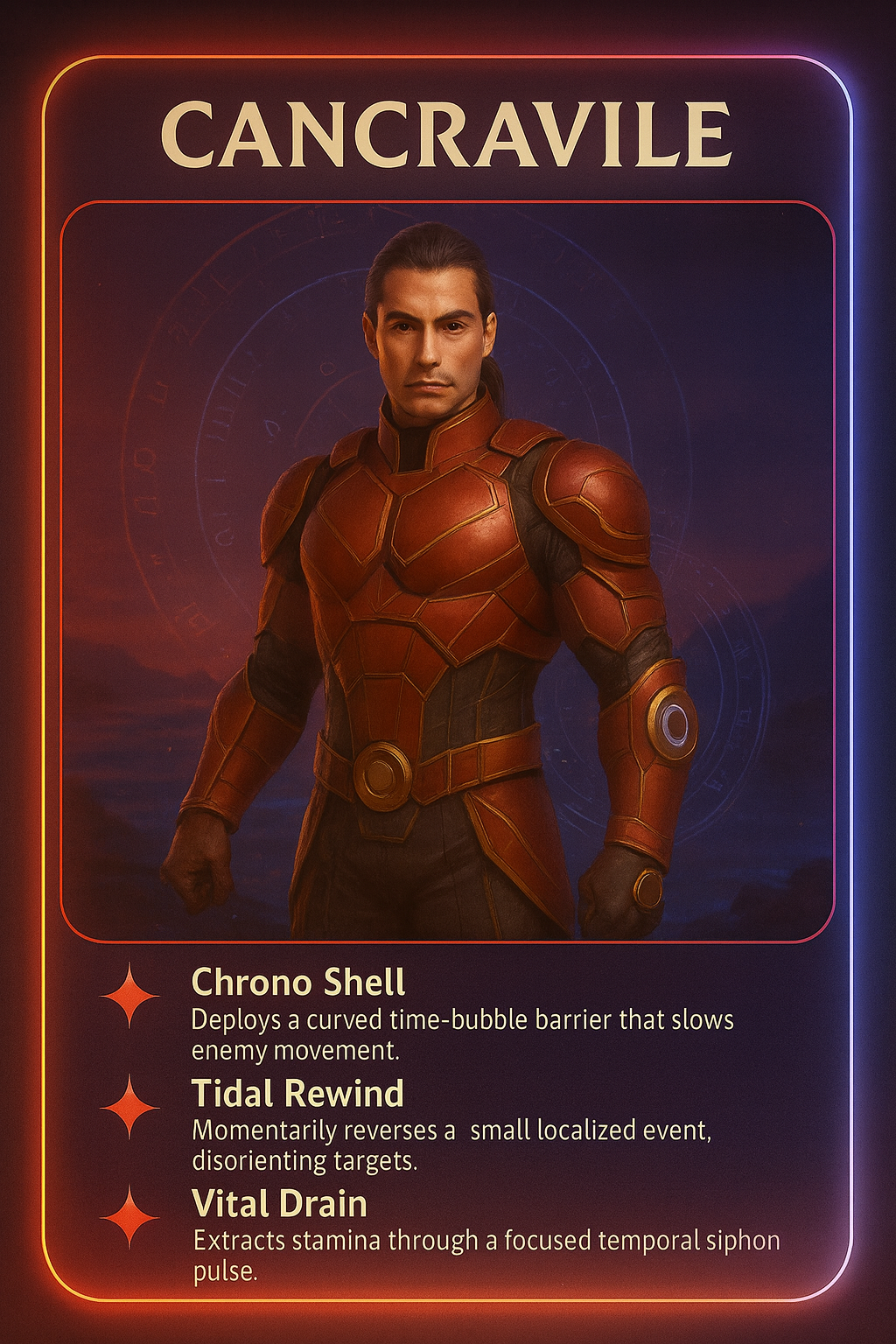896x1344 pixels.
Task: Choose the Tidal Rewind ability
Action: click(297, 1094)
